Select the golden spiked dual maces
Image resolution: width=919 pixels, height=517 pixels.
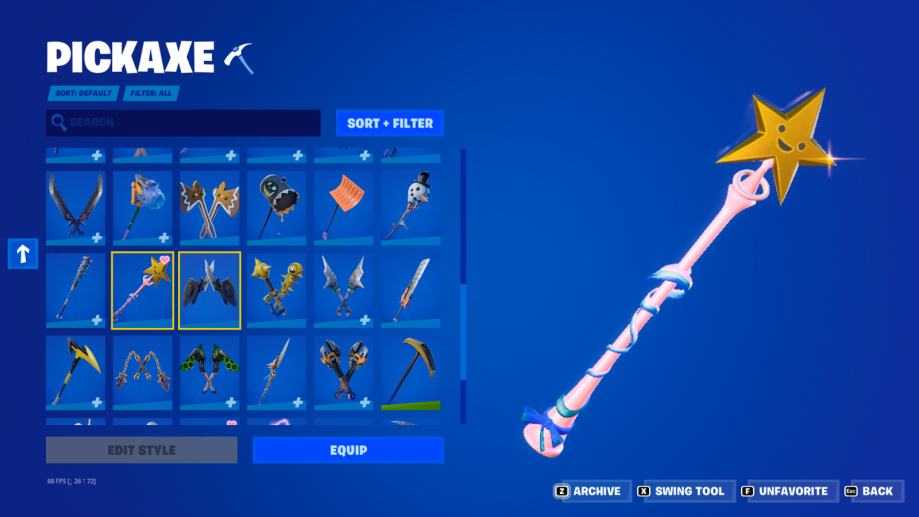coord(276,290)
